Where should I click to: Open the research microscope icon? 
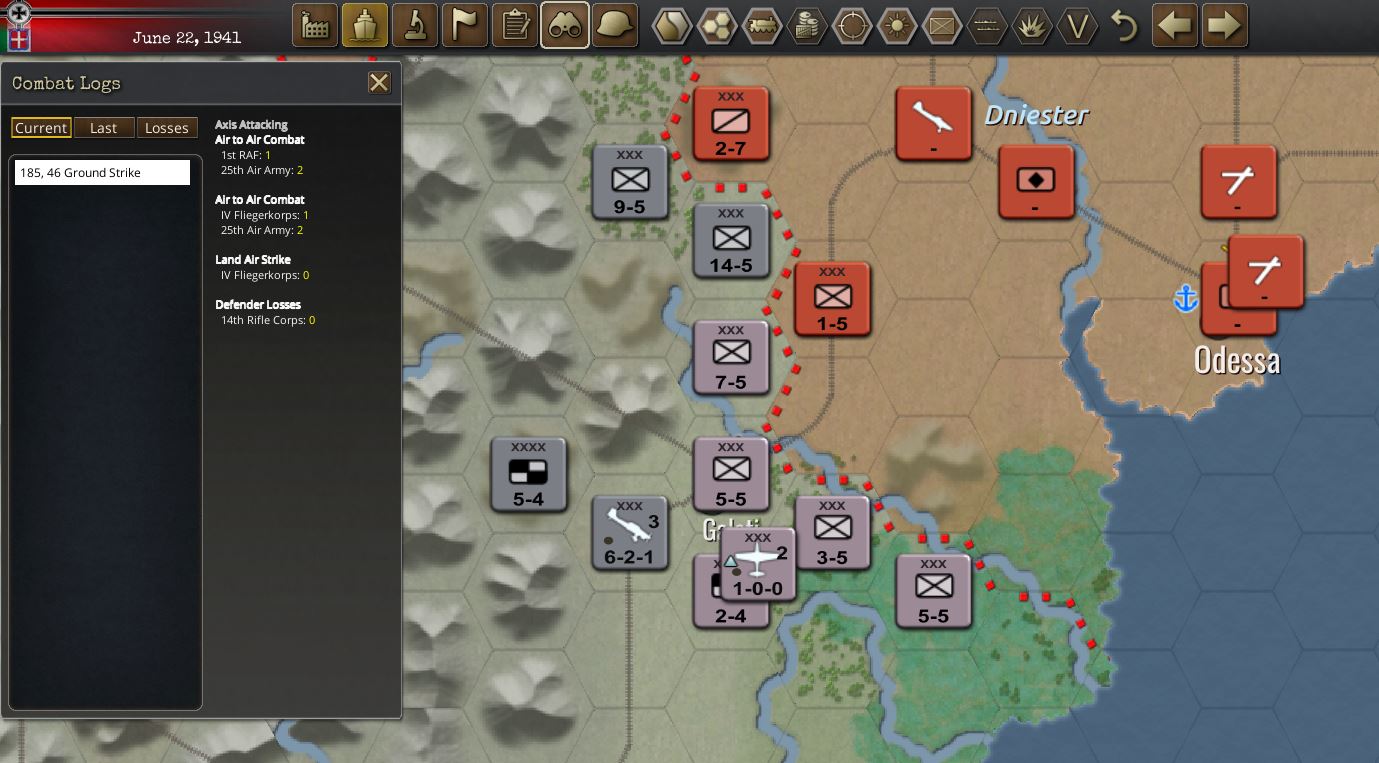pos(414,25)
